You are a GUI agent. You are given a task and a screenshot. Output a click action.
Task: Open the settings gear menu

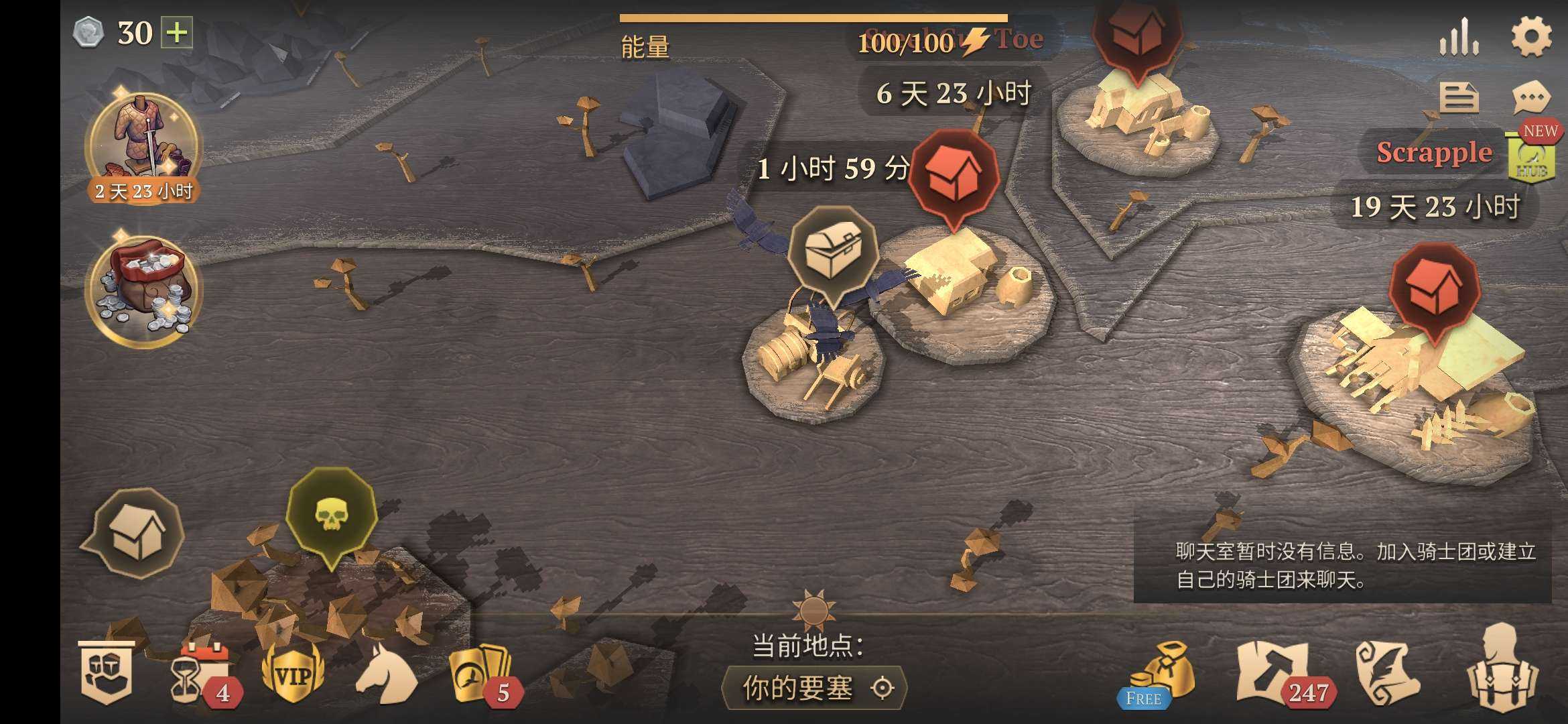coord(1531,36)
